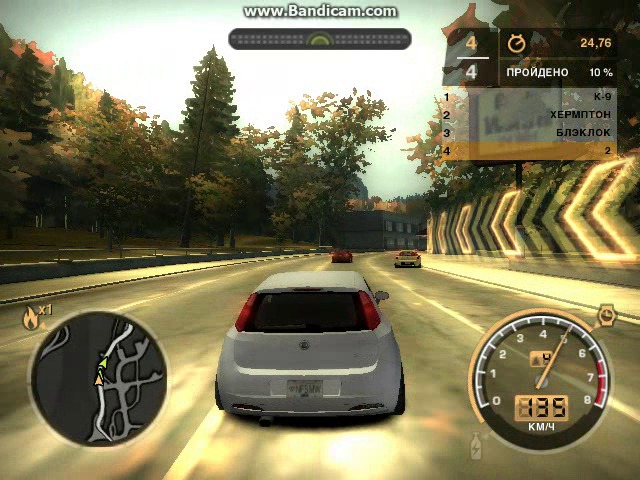This screenshot has width=640, height=480.
Task: Click the stopwatch lap timer icon
Action: pos(517,43)
